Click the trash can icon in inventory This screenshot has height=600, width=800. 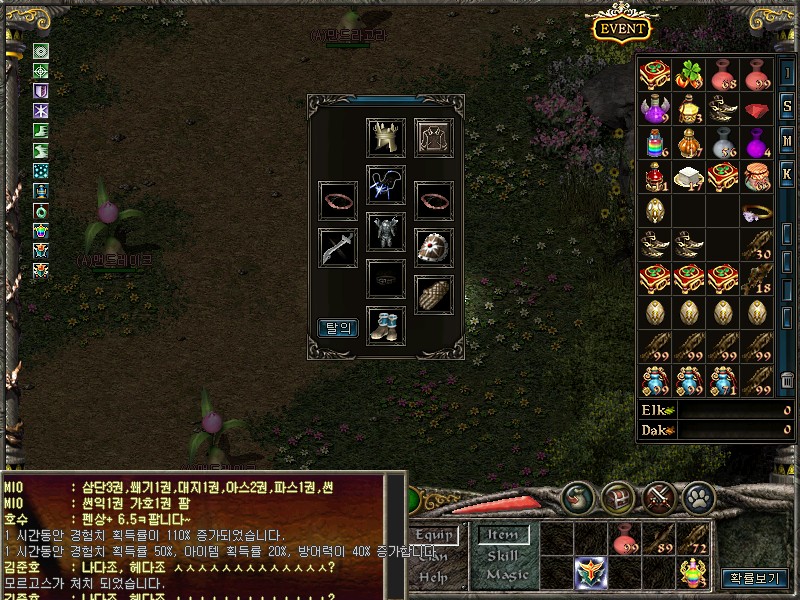click(787, 381)
